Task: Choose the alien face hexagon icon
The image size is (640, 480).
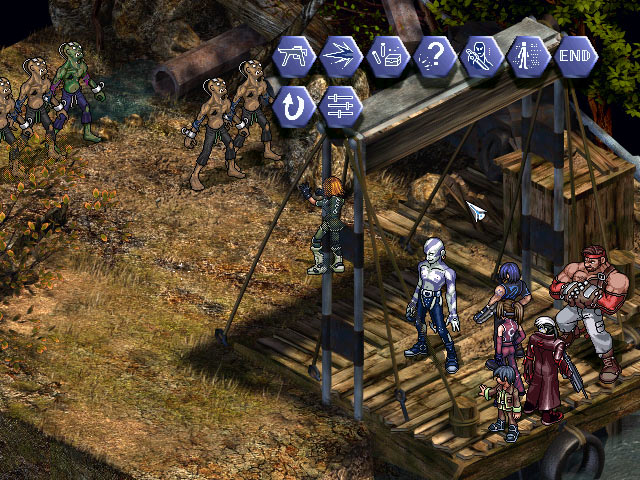Action: [x=481, y=53]
